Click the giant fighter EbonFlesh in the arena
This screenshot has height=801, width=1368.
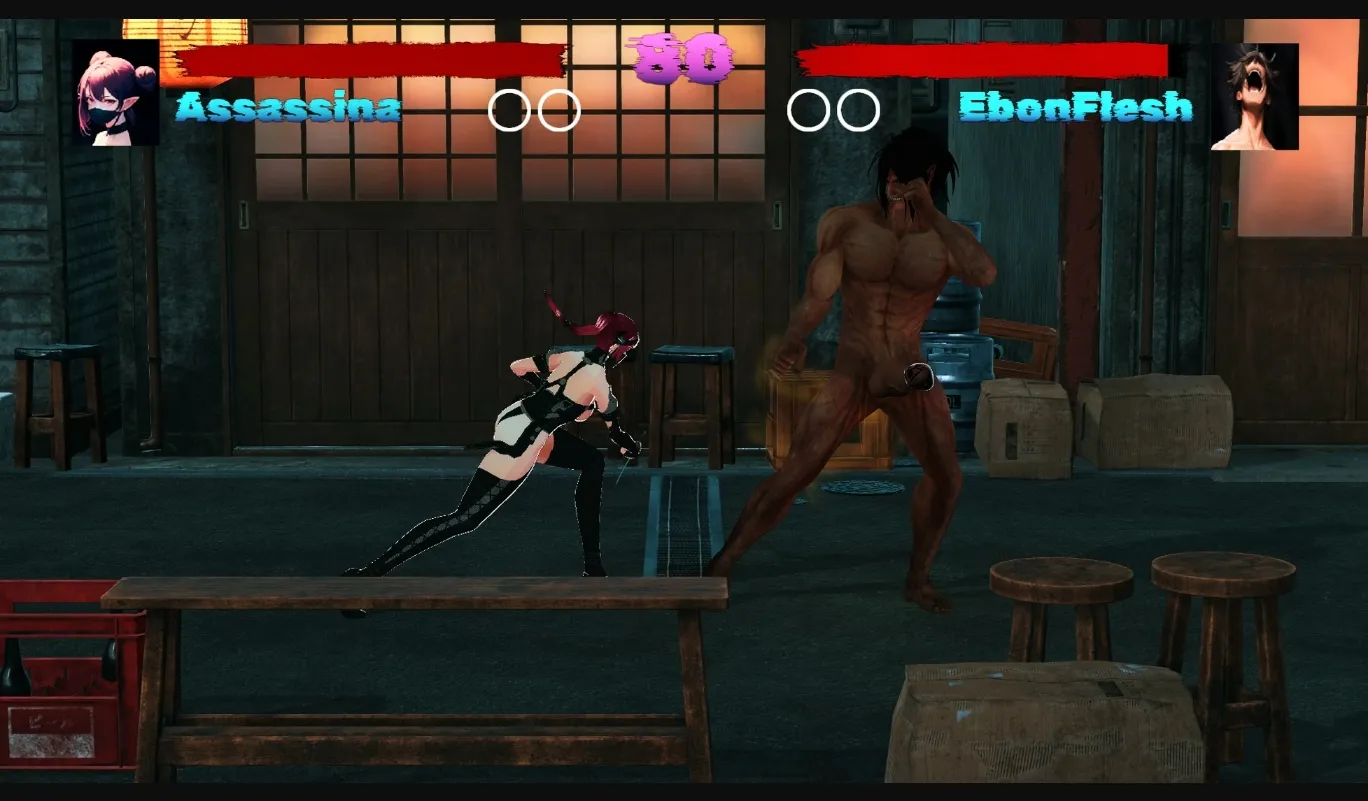click(x=880, y=350)
